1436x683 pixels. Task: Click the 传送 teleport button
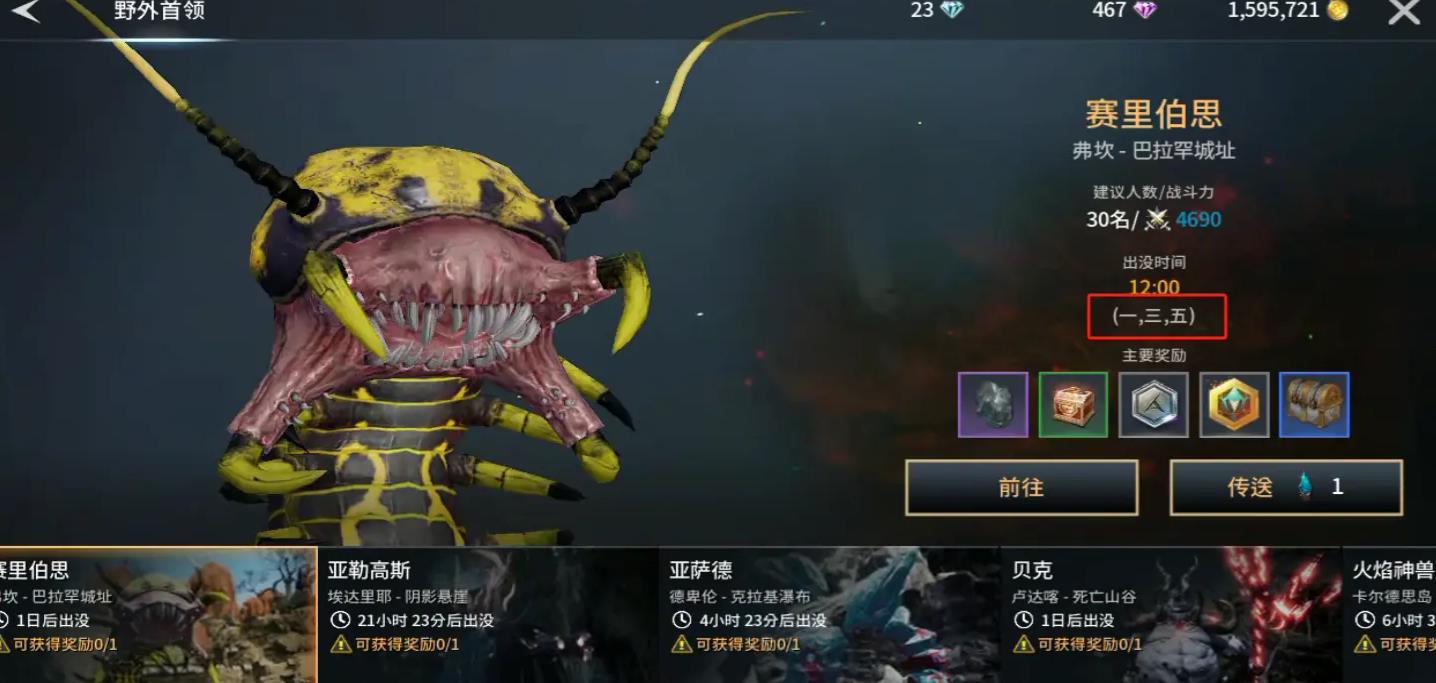[x=1286, y=487]
